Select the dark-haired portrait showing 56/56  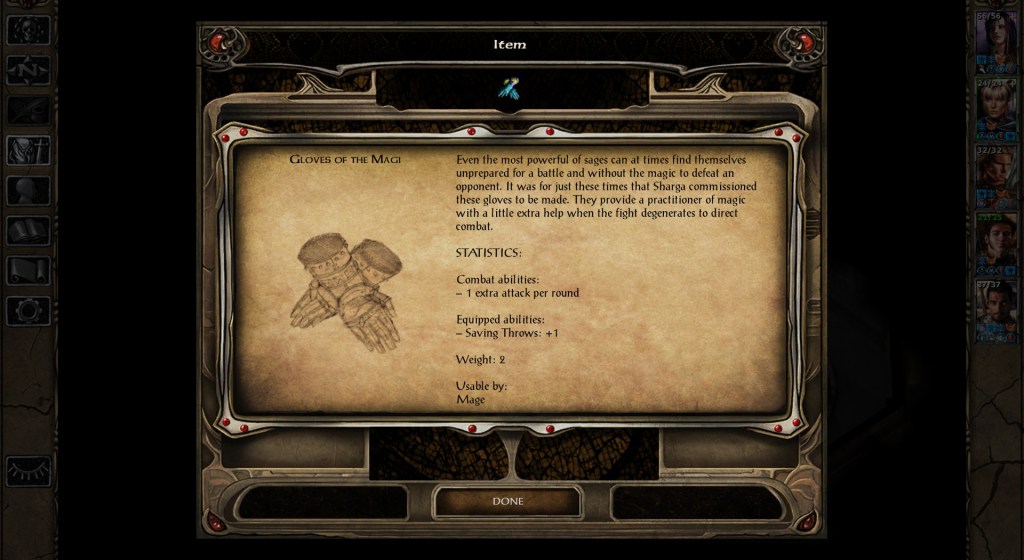point(996,42)
